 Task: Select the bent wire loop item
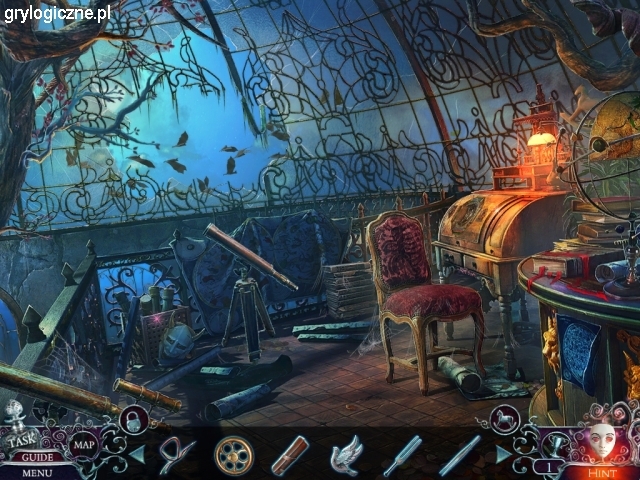pyautogui.click(x=177, y=455)
